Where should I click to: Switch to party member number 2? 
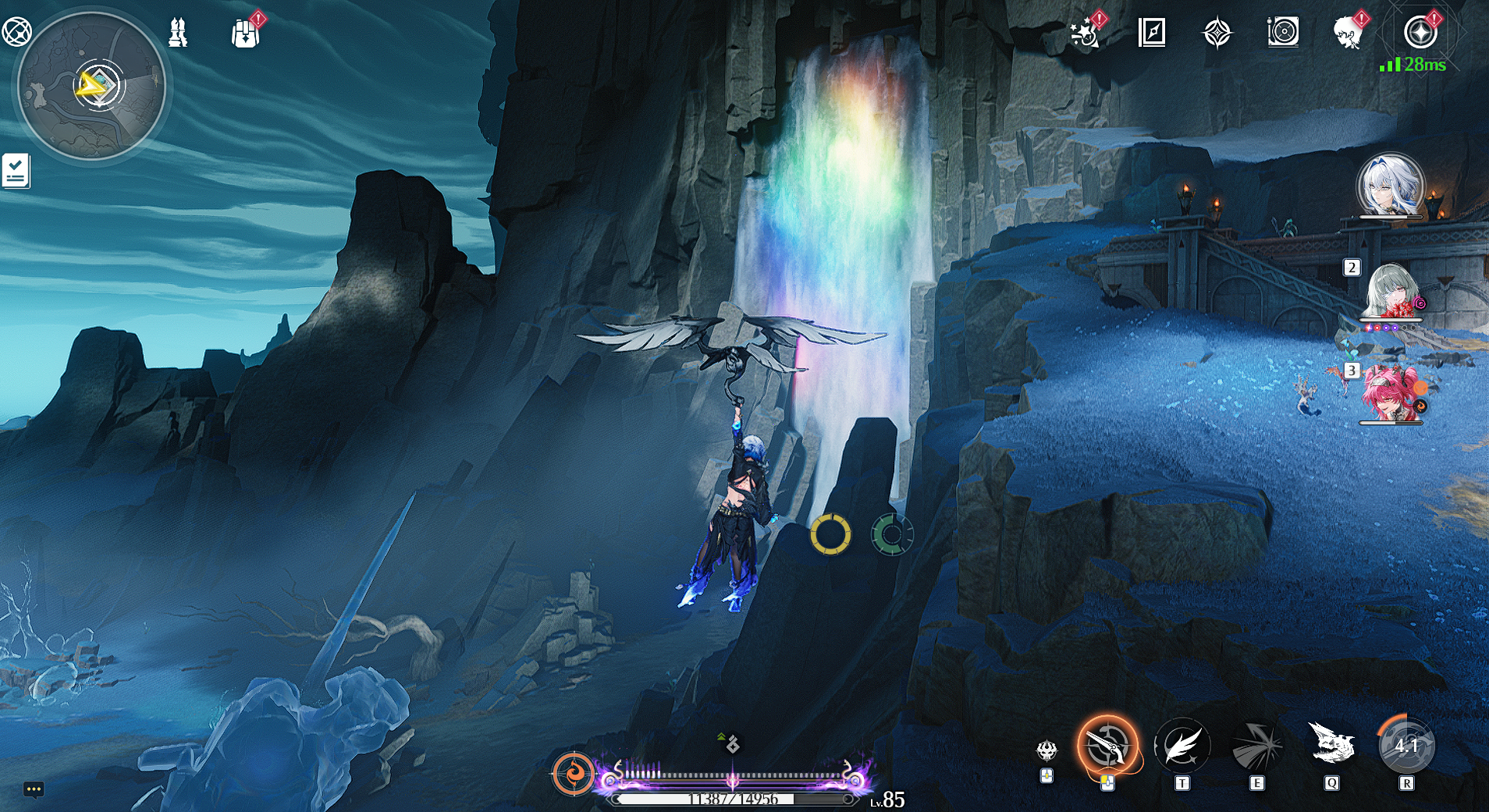pos(1392,292)
